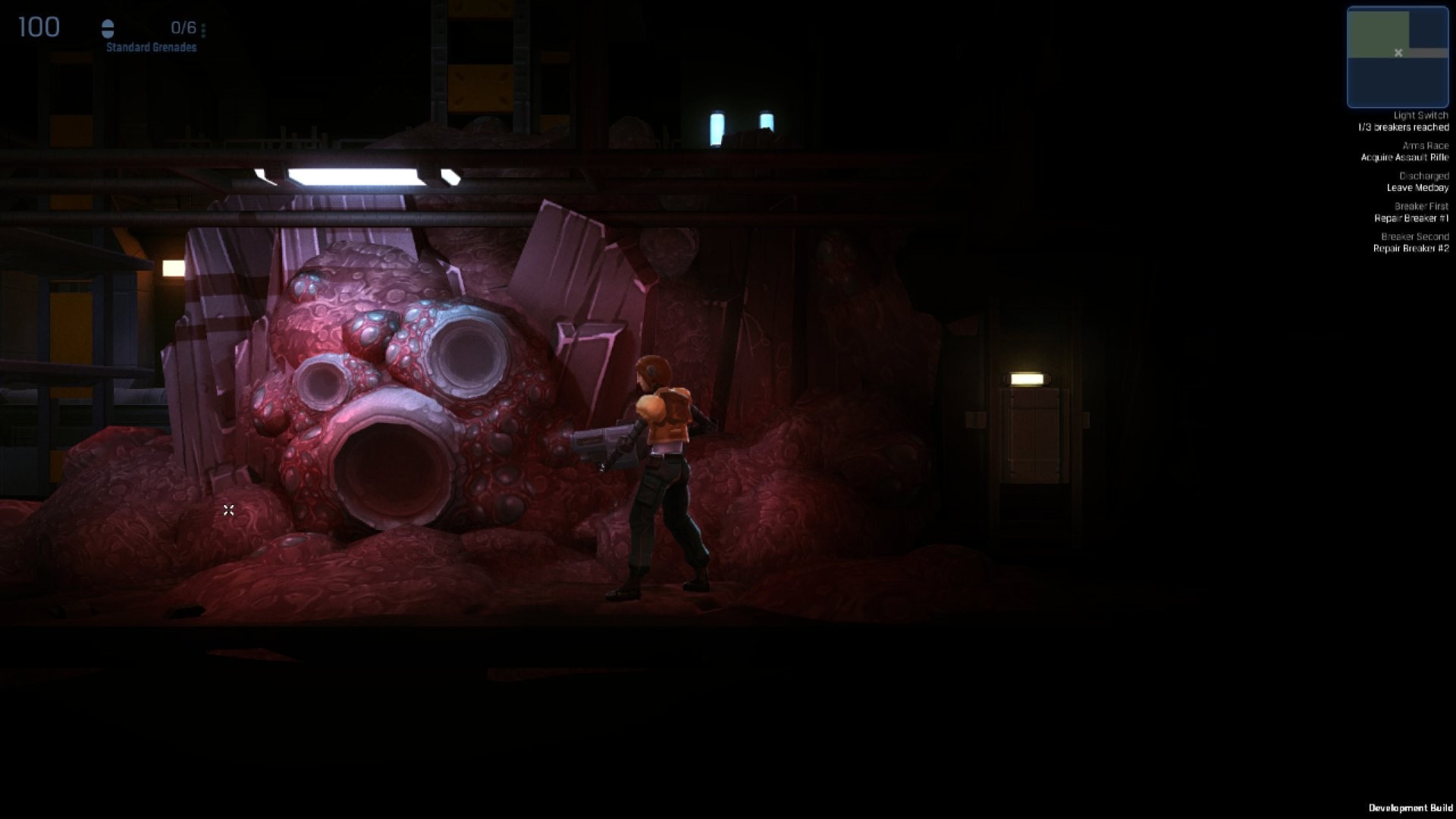Viewport: 1456px width, 819px height.
Task: Select the Breaker First objective
Action: (x=1412, y=212)
